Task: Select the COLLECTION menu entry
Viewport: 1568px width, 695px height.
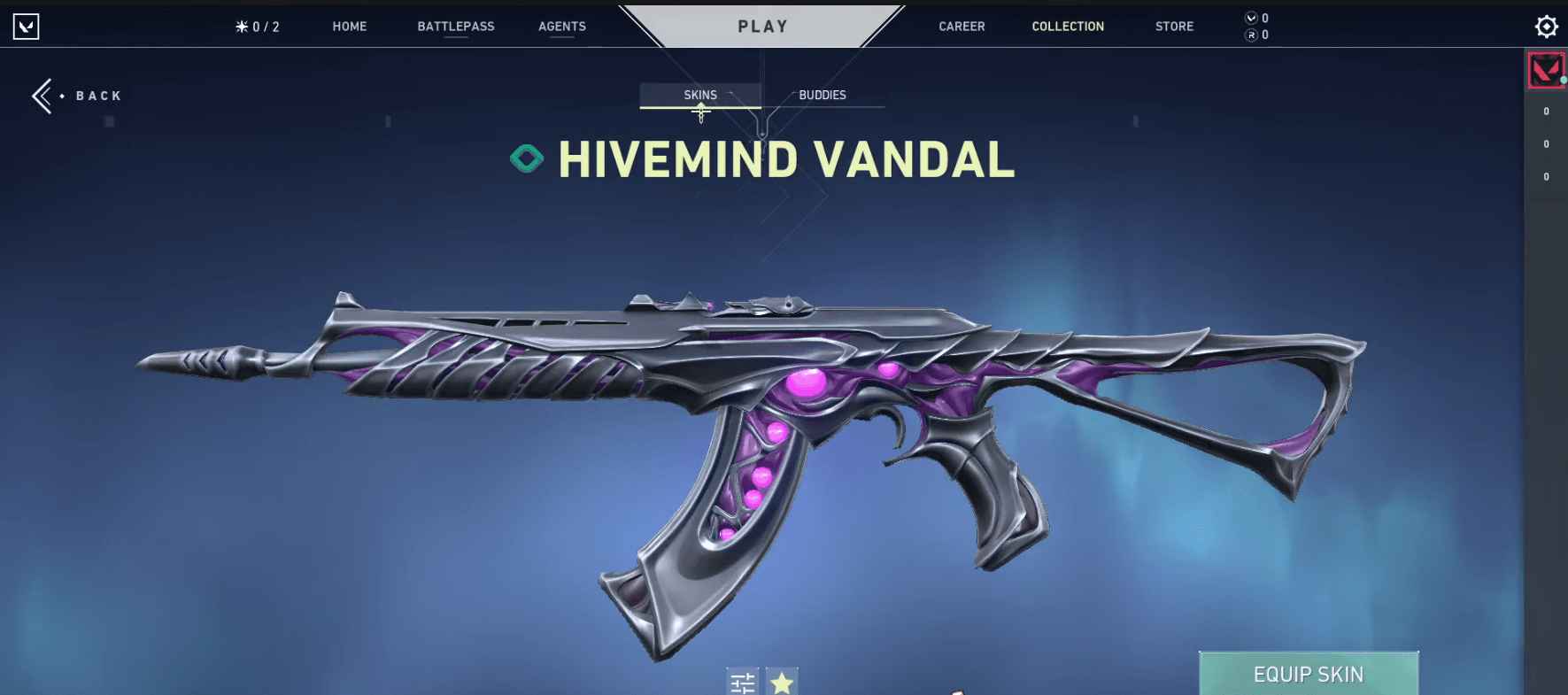Action: (x=1068, y=27)
